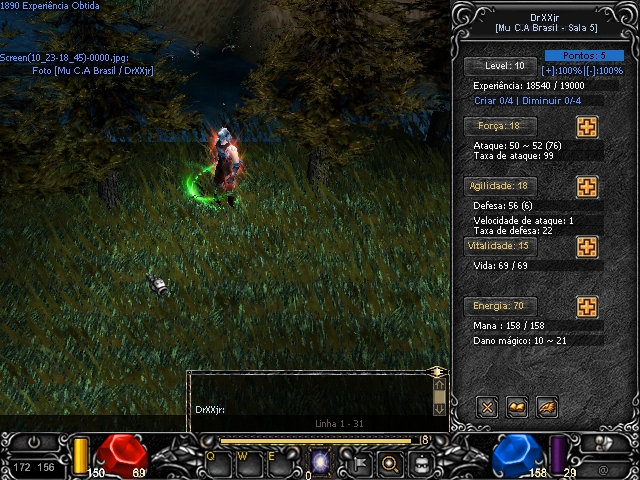Click the mask face icon in bottom bar
The width and height of the screenshot is (640, 480).
[422, 463]
